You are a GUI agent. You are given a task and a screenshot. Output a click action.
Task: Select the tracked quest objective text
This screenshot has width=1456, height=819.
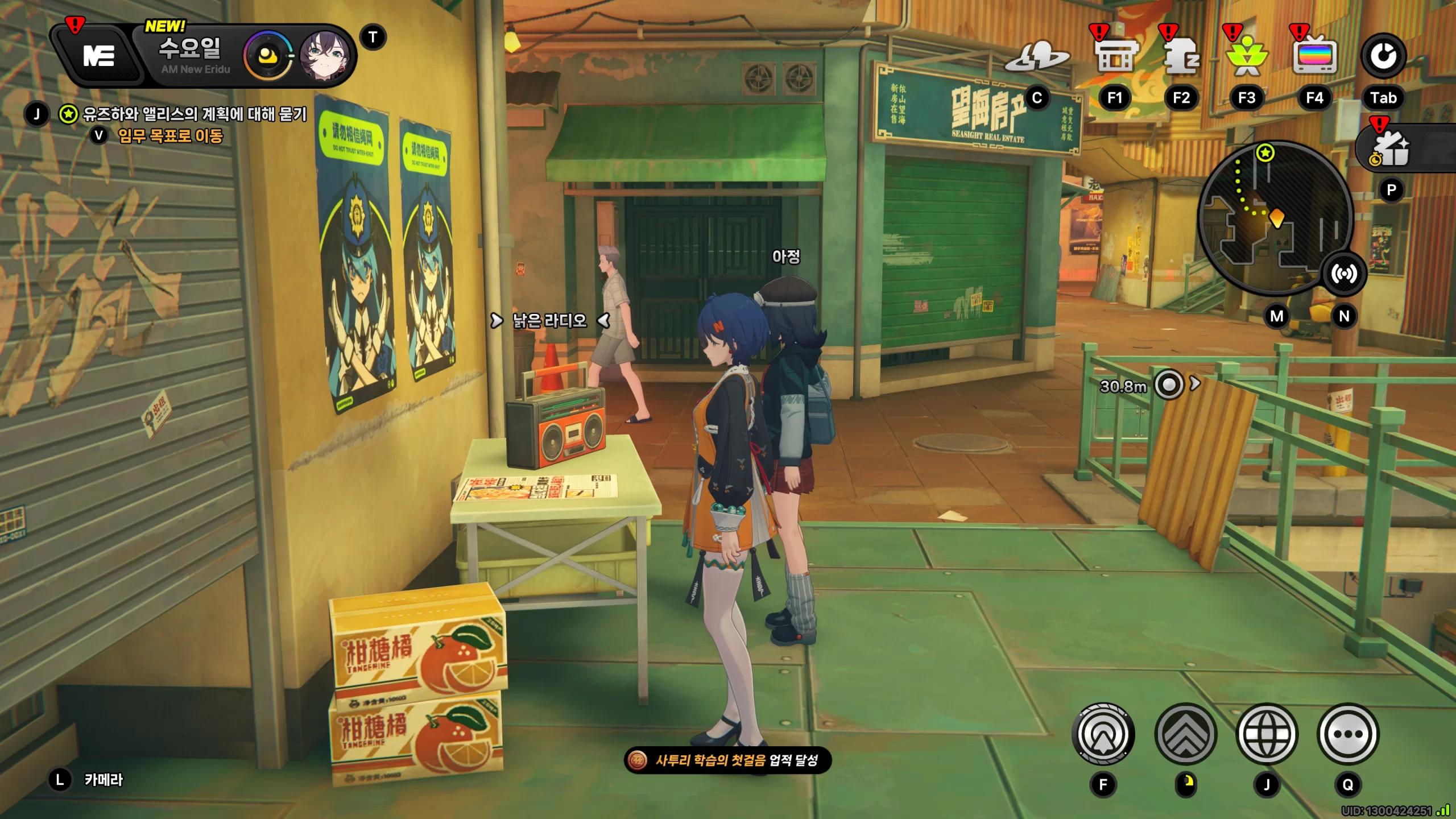click(195, 114)
